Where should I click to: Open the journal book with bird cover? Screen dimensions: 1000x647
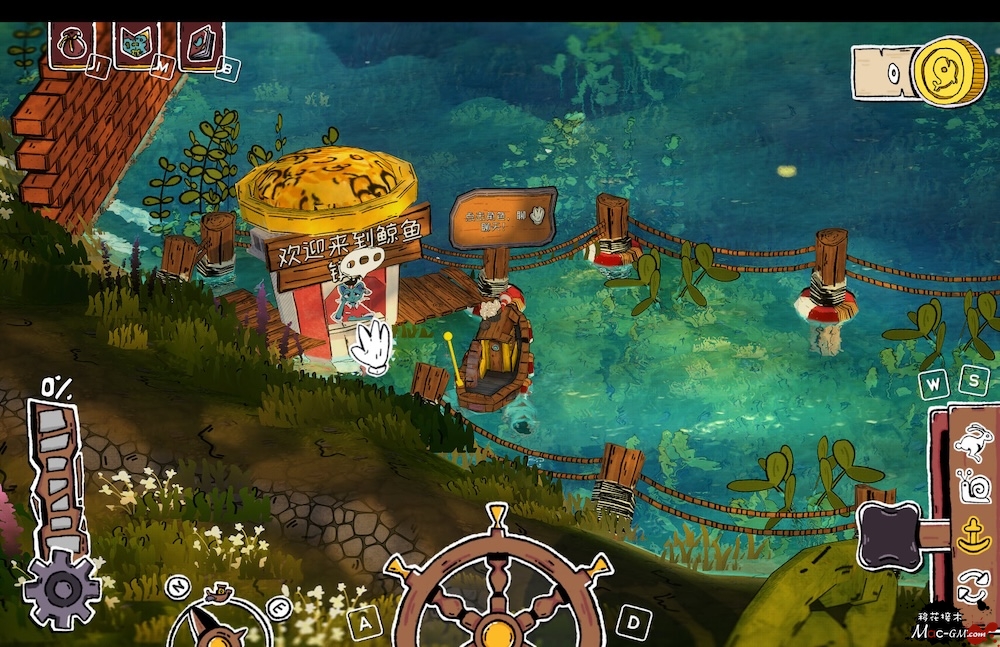(200, 44)
